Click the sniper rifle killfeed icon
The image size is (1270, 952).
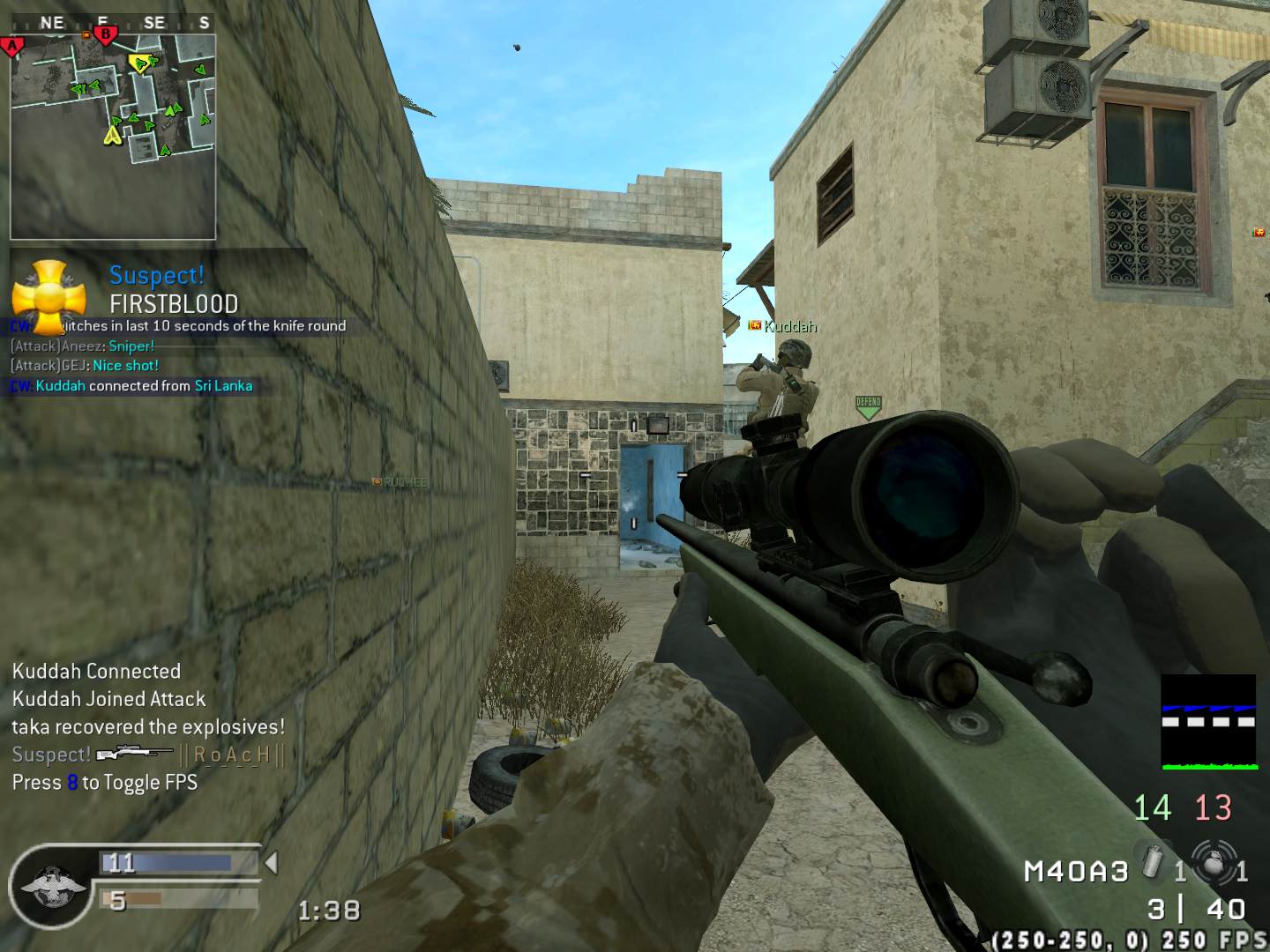coord(134,754)
